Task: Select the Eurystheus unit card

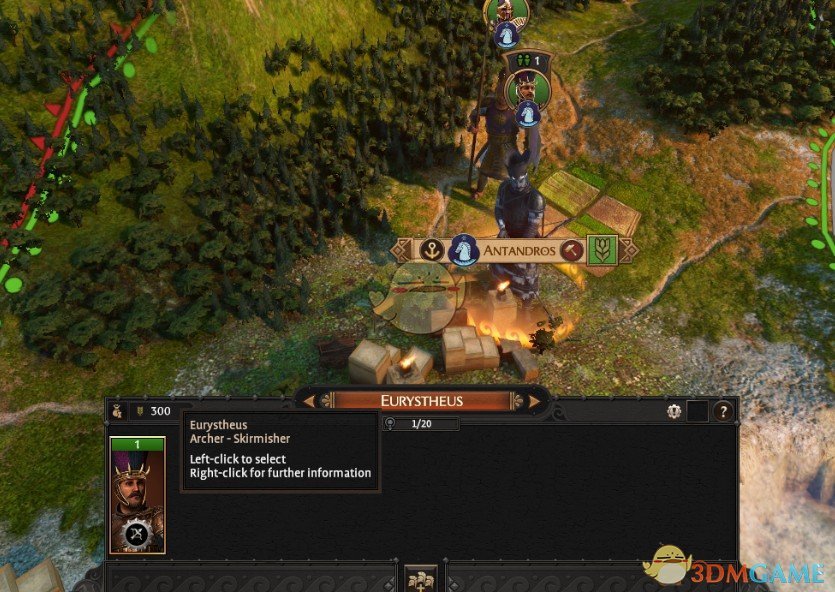Action: point(137,495)
